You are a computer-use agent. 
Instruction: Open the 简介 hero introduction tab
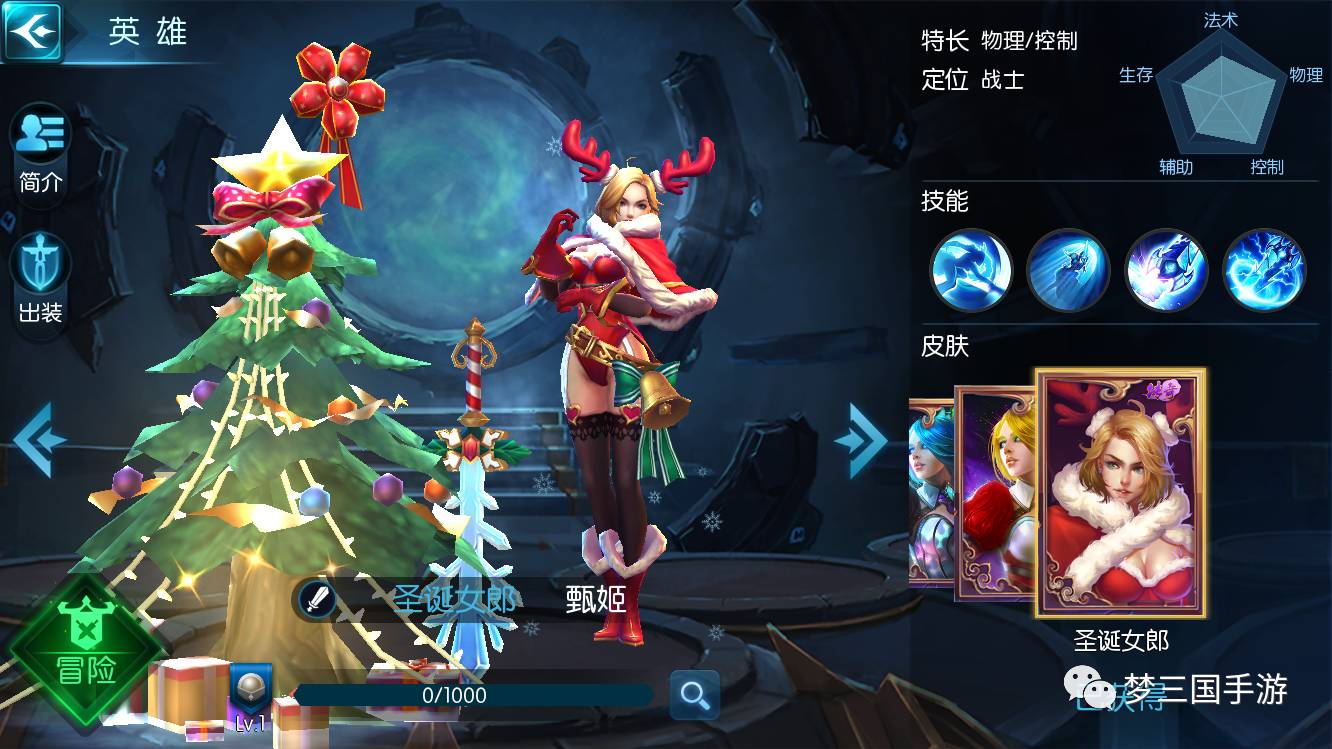40,150
